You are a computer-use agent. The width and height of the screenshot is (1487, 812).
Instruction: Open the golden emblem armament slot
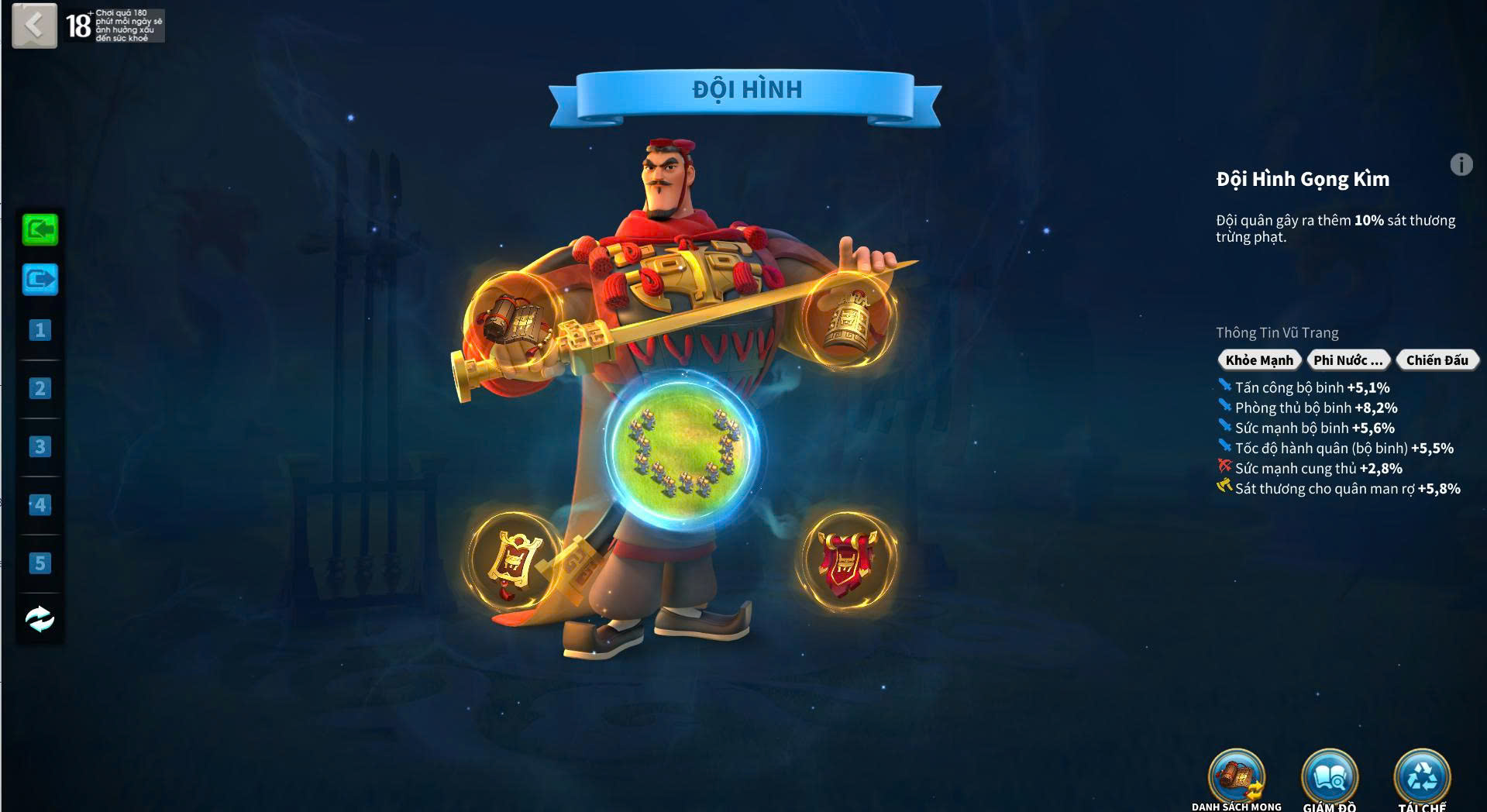tap(512, 559)
